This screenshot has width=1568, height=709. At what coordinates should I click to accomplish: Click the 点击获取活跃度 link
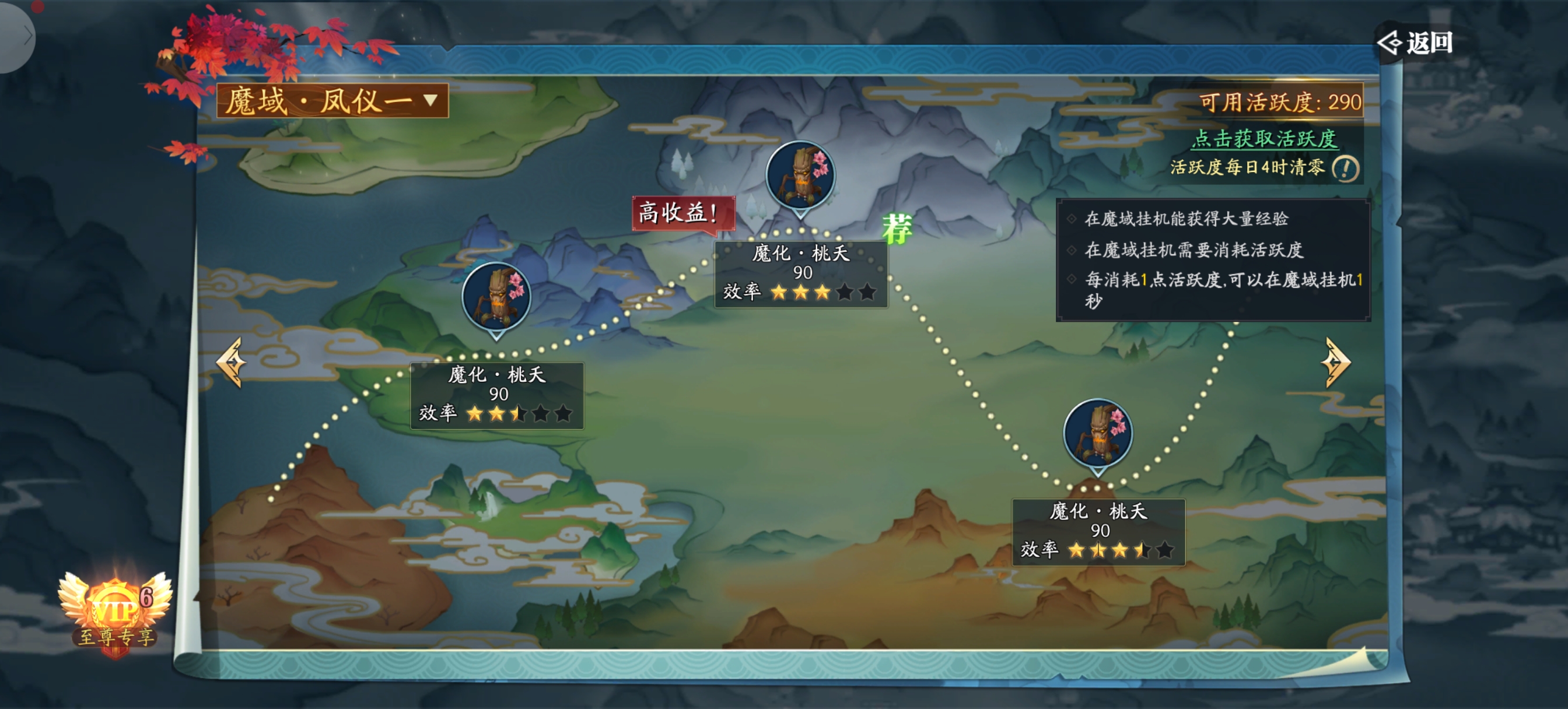1263,139
